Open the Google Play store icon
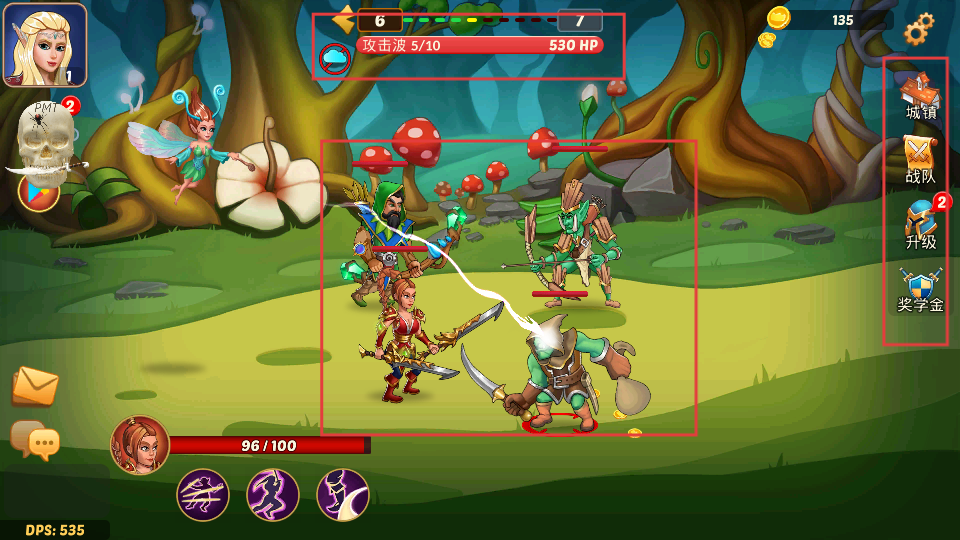960x540 pixels. click(38, 190)
